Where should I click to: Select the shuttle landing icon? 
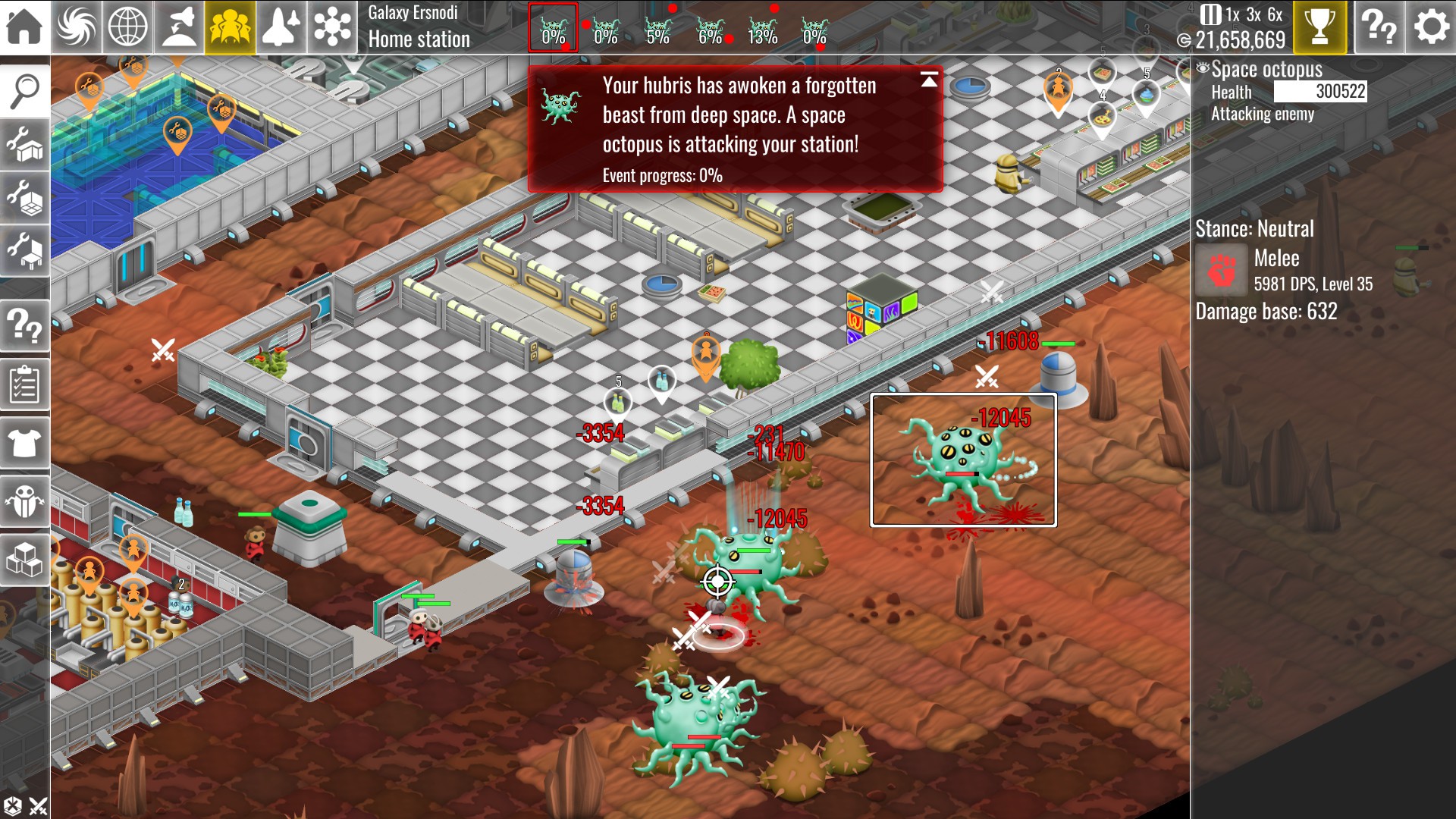pyautogui.click(x=179, y=27)
